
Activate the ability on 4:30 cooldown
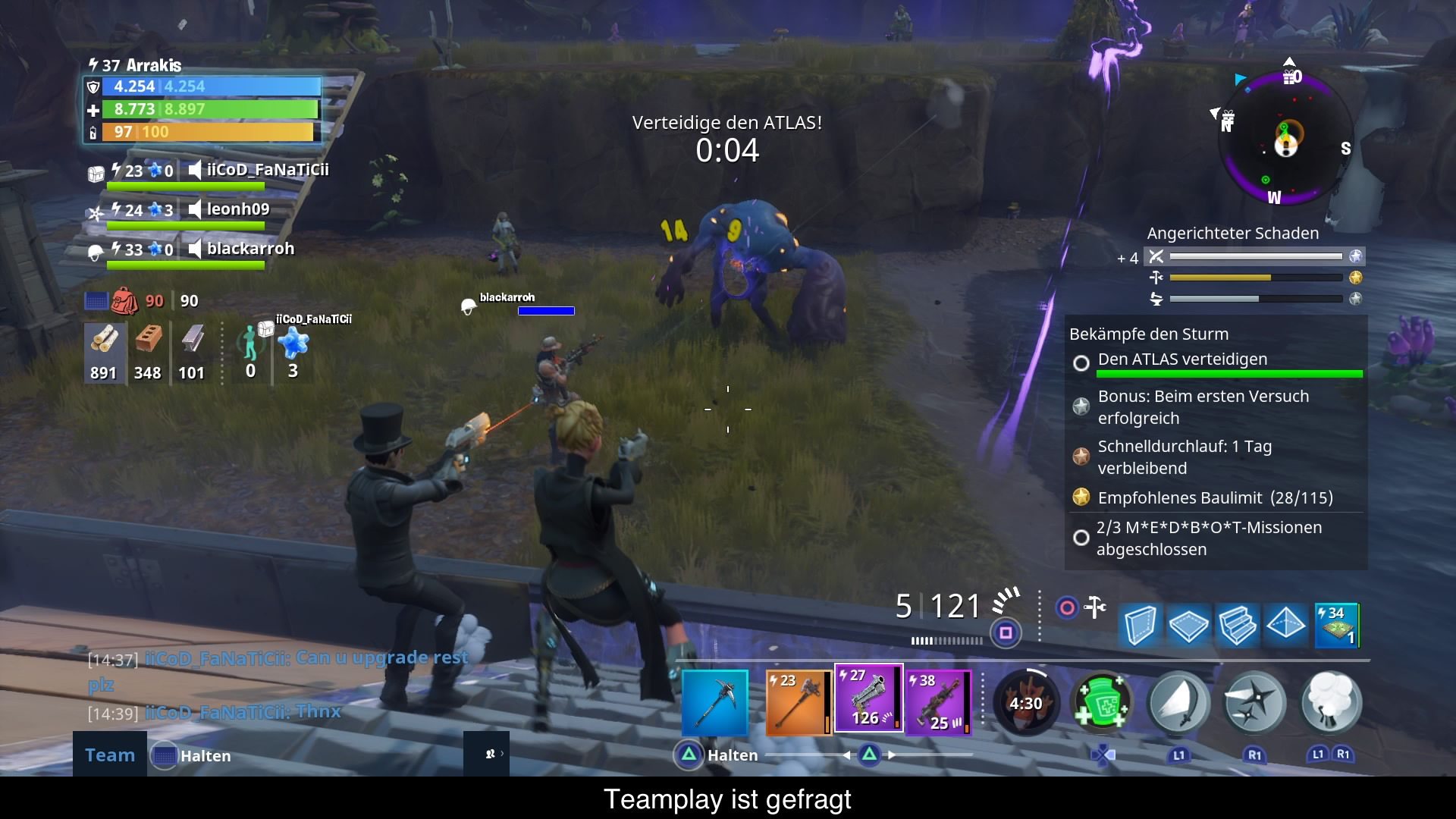pyautogui.click(x=1025, y=704)
